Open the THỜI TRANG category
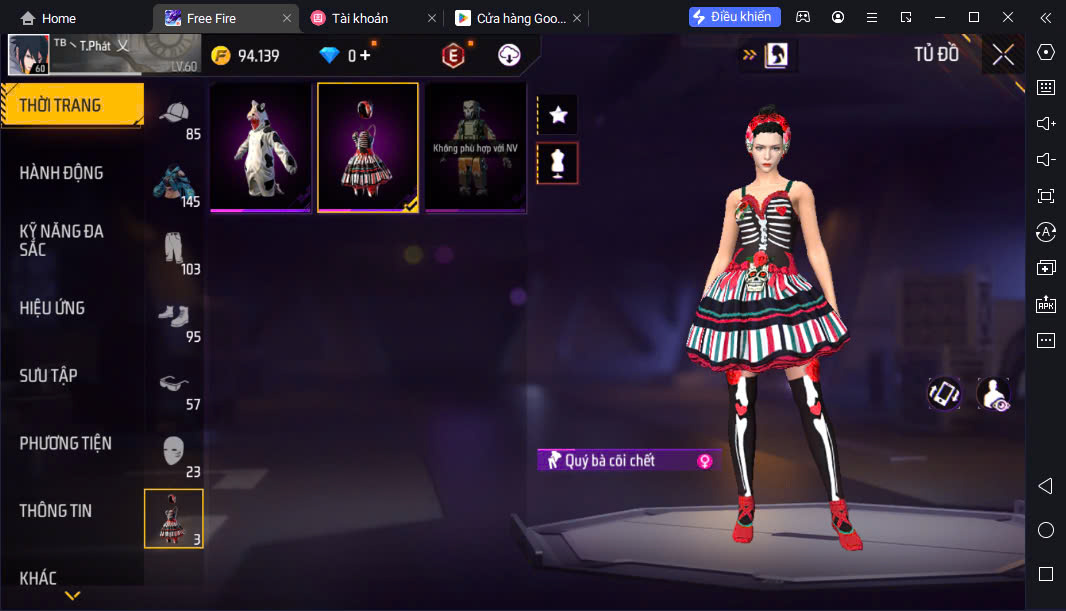Screen dimensions: 1066x611 click(62, 105)
